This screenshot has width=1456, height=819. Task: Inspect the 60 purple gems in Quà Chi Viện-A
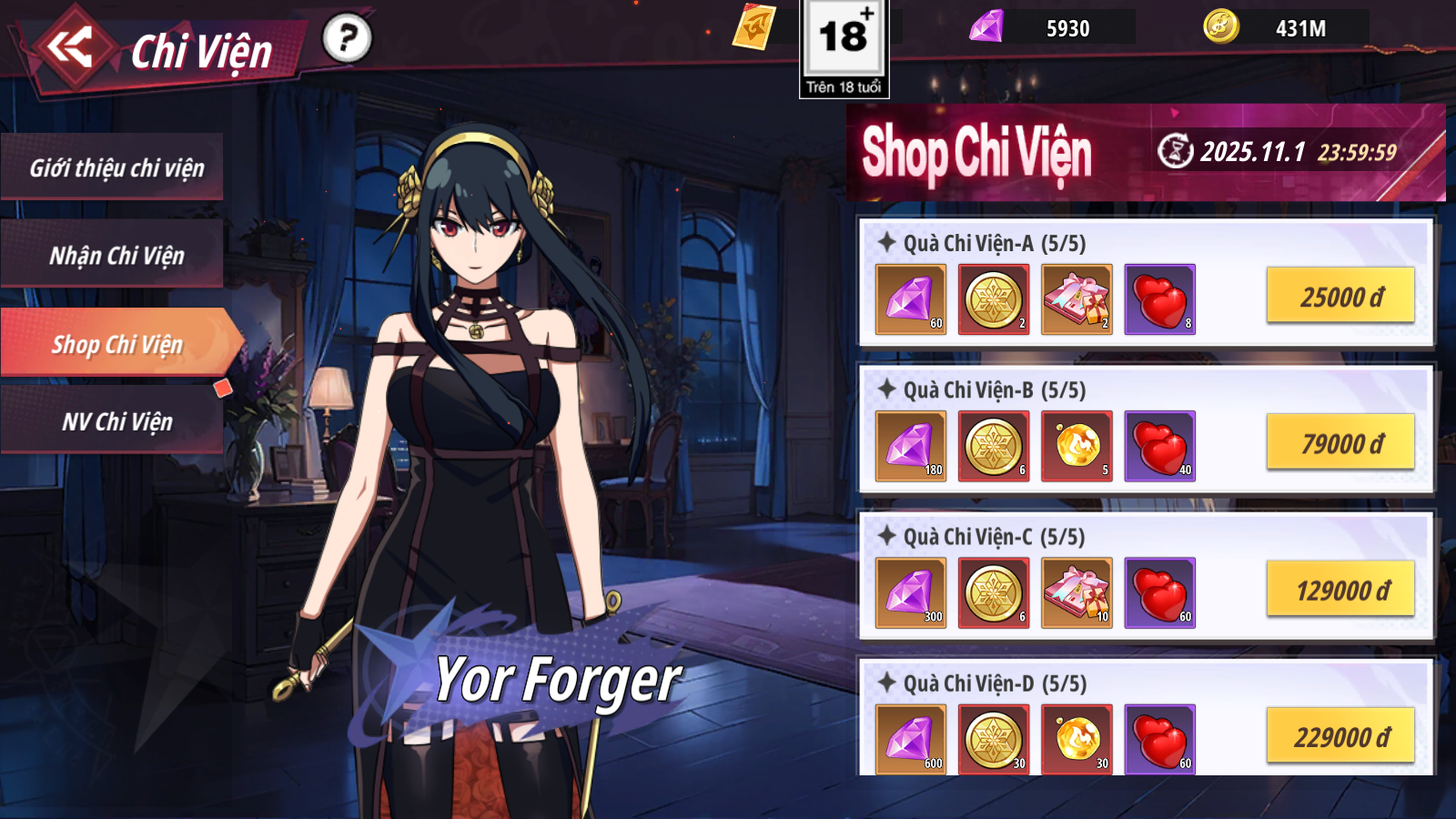coord(910,299)
